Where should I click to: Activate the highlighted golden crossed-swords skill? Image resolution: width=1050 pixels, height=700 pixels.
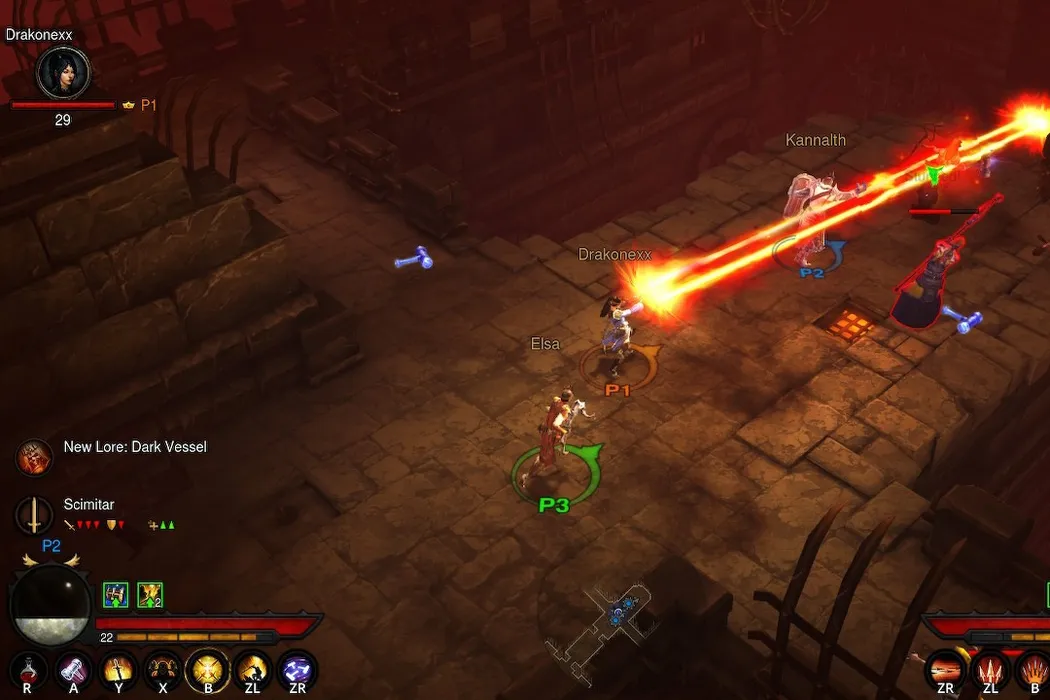coord(208,669)
